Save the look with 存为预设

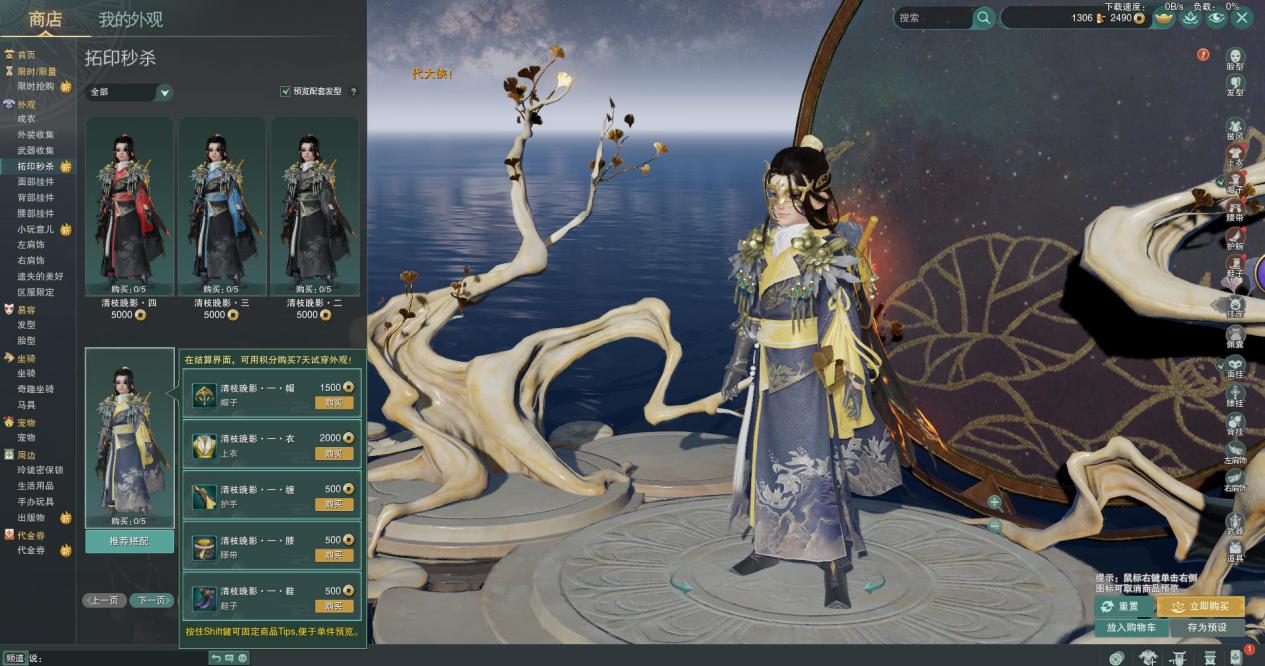click(1206, 628)
